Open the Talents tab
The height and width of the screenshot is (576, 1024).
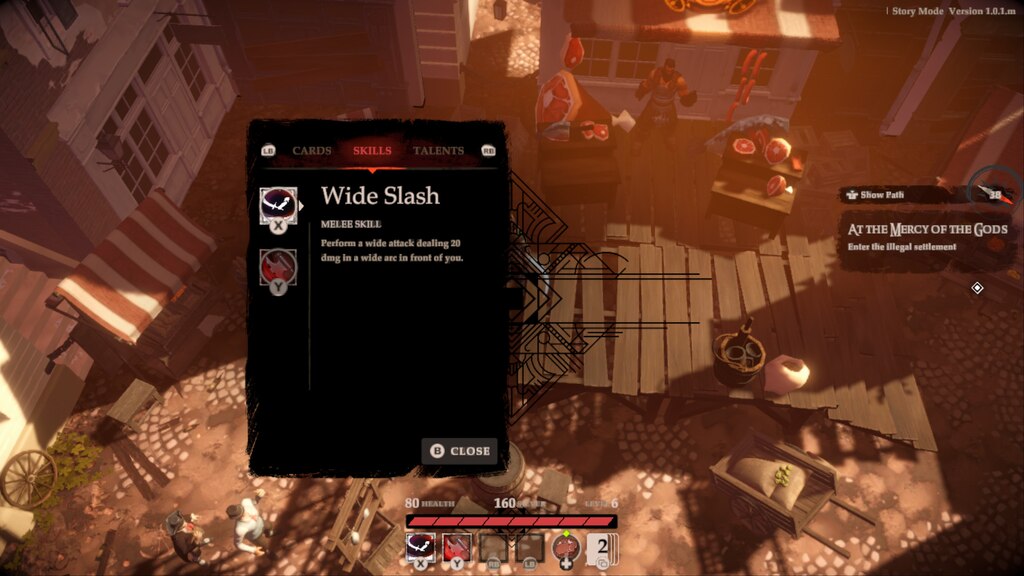pyautogui.click(x=438, y=151)
